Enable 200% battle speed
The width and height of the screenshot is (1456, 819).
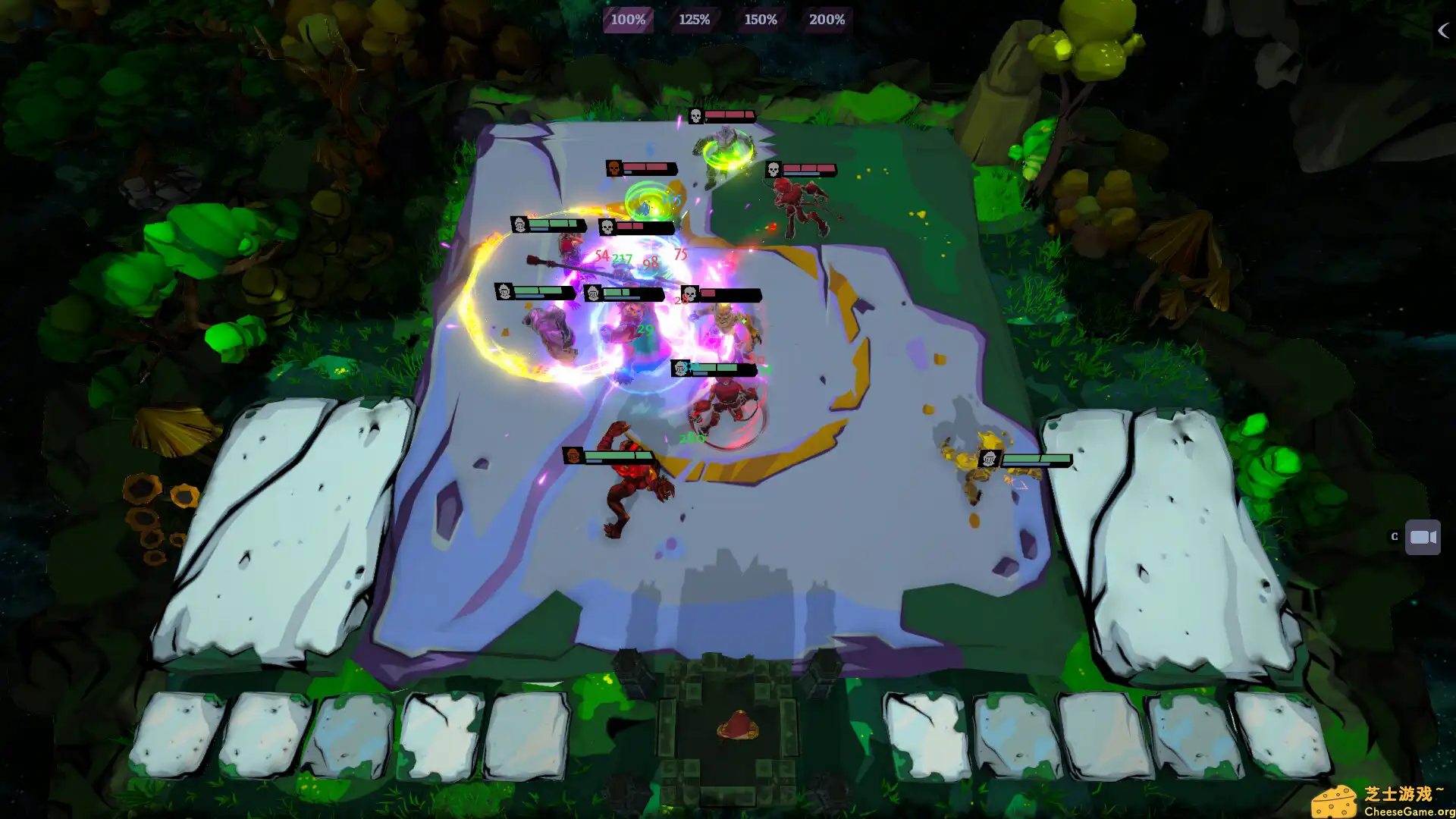pos(826,20)
